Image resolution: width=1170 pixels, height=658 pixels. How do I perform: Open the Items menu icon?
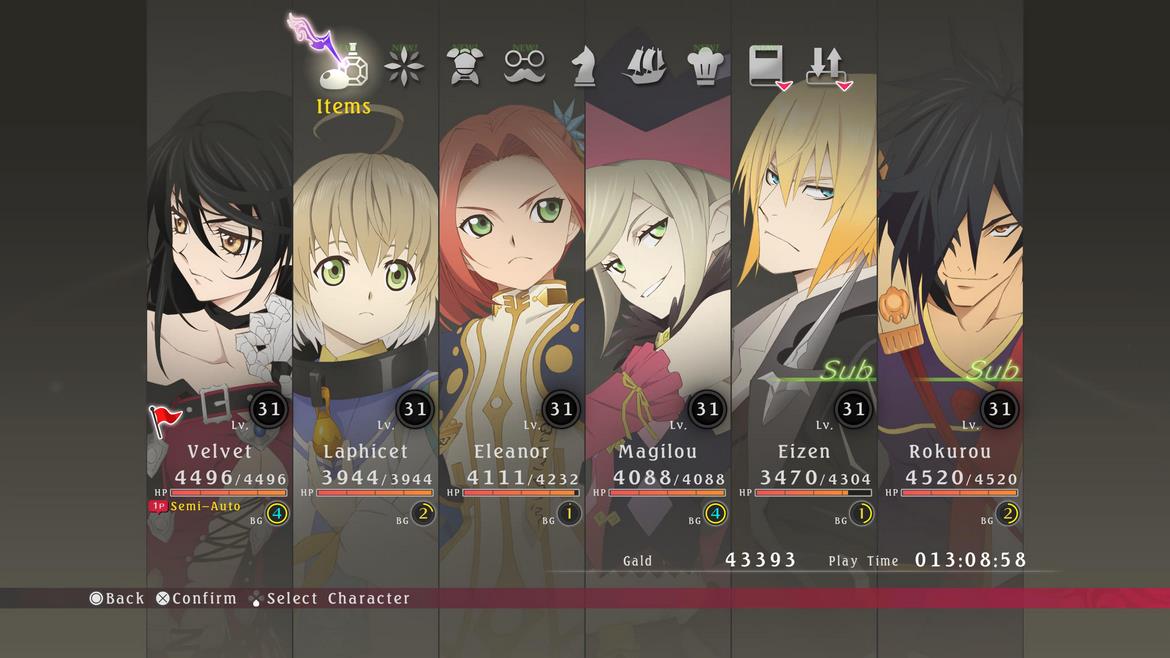(x=343, y=66)
